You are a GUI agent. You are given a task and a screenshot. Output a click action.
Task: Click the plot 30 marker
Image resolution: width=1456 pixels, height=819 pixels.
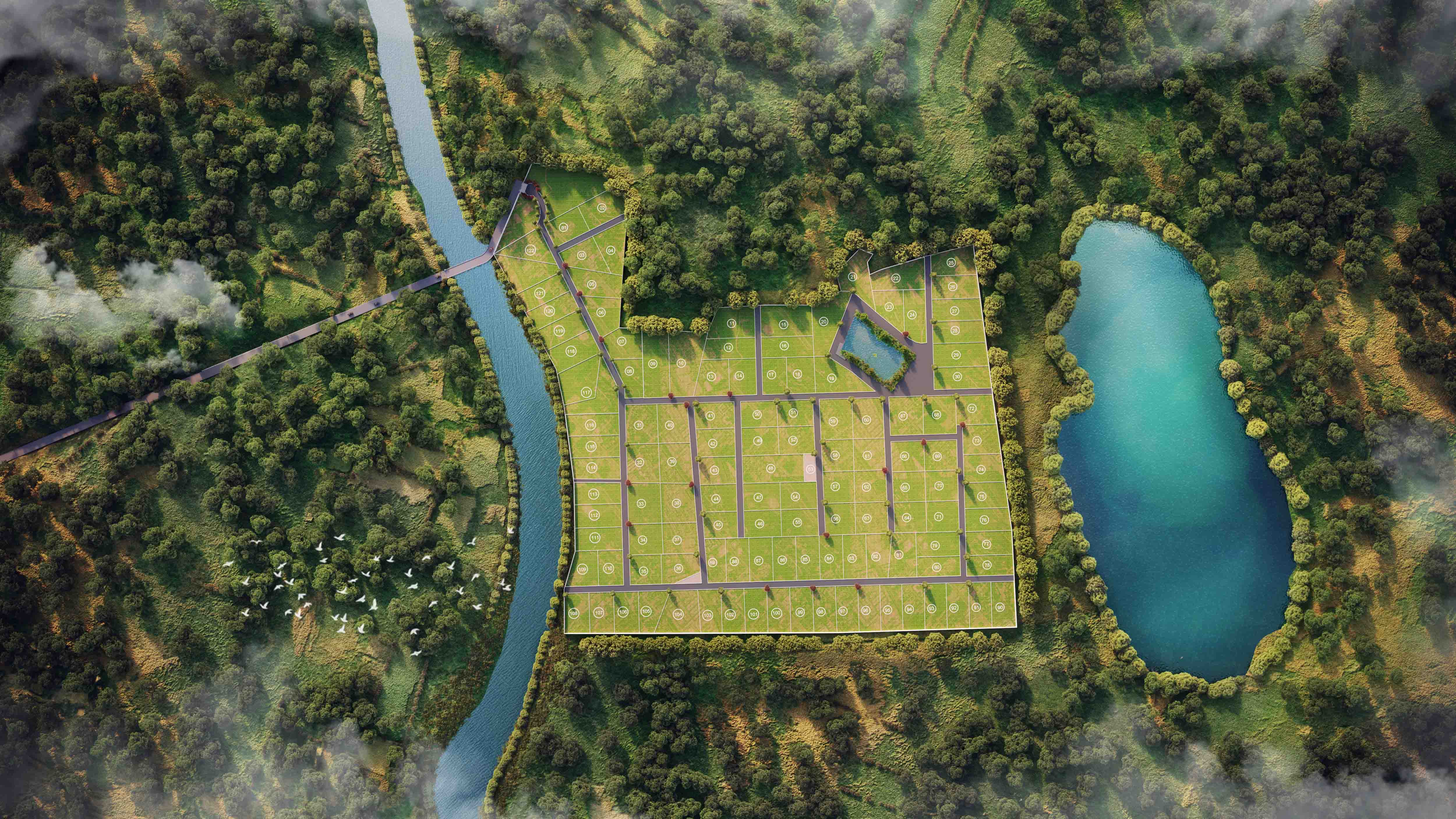tap(957, 376)
